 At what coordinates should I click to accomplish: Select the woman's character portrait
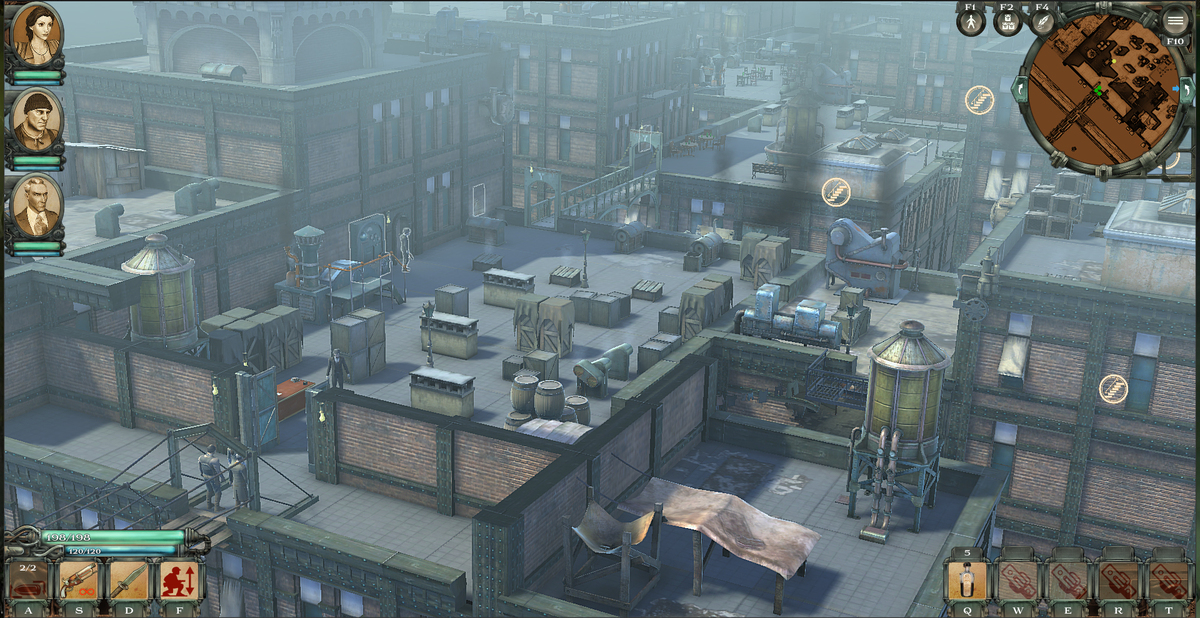click(x=38, y=34)
